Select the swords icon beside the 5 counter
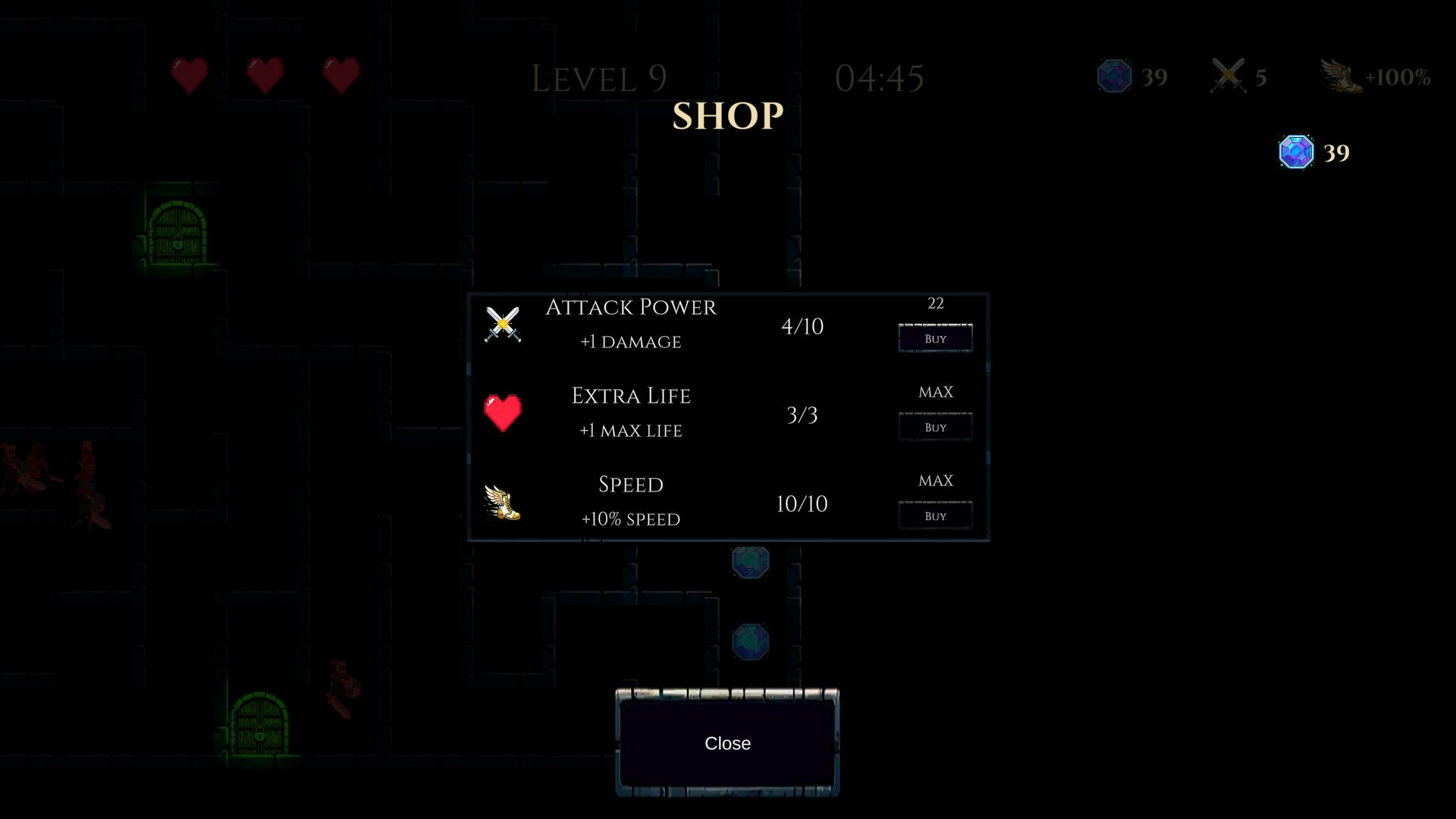The height and width of the screenshot is (819, 1456). (1228, 75)
